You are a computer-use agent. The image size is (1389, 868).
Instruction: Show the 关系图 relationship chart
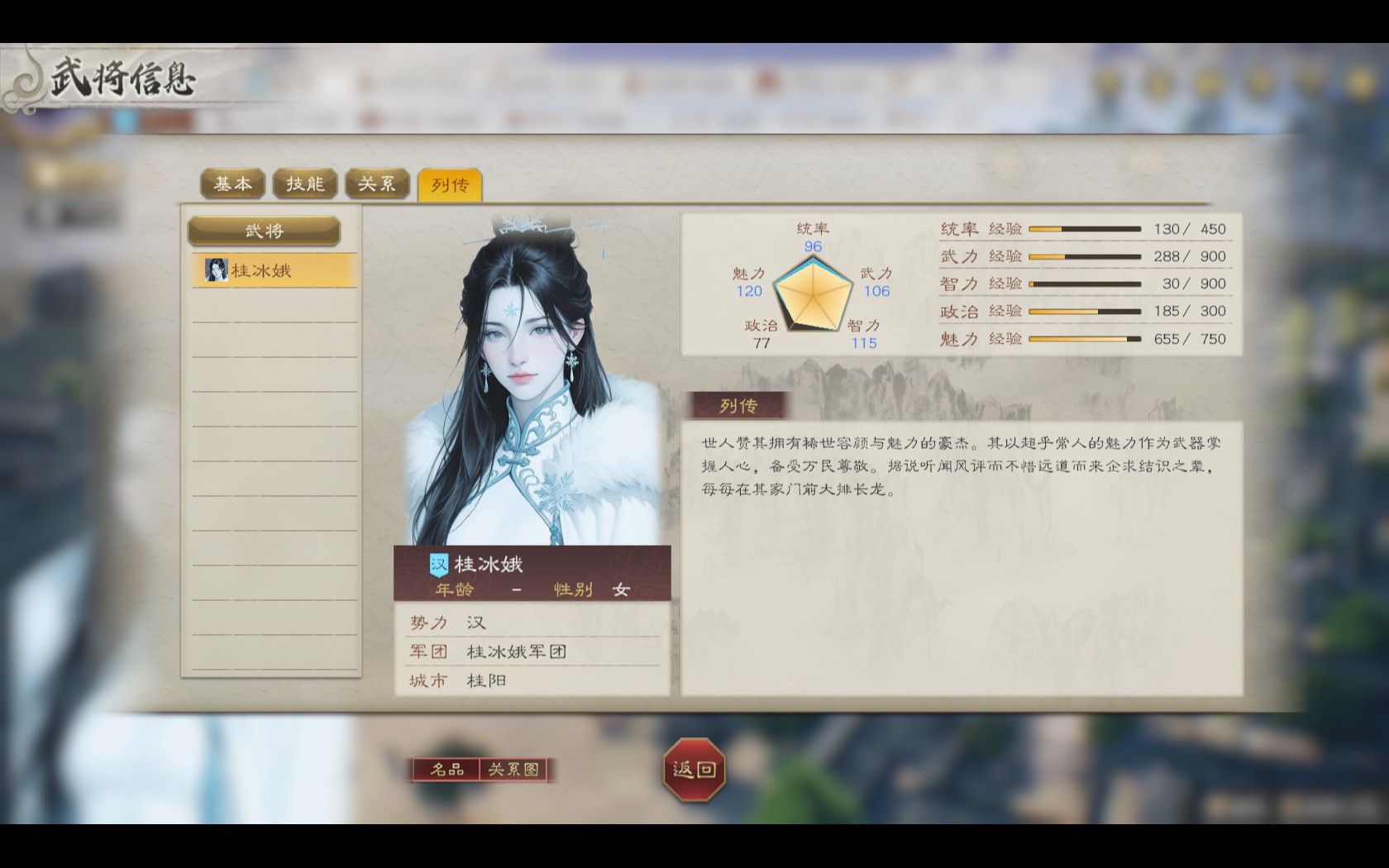(514, 770)
